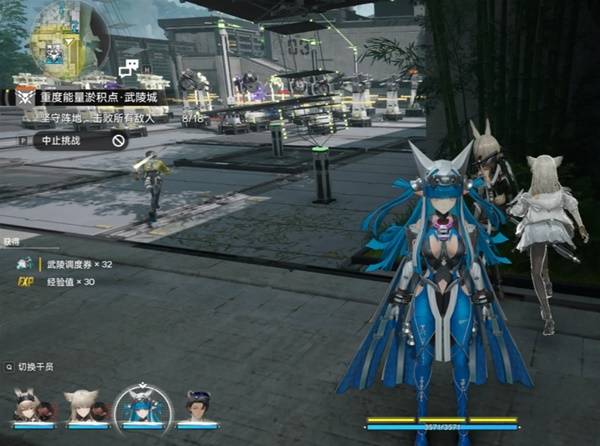600x446 pixels.
Task: Choose the white-haired cat-eared operator portrait
Action: [x=82, y=407]
